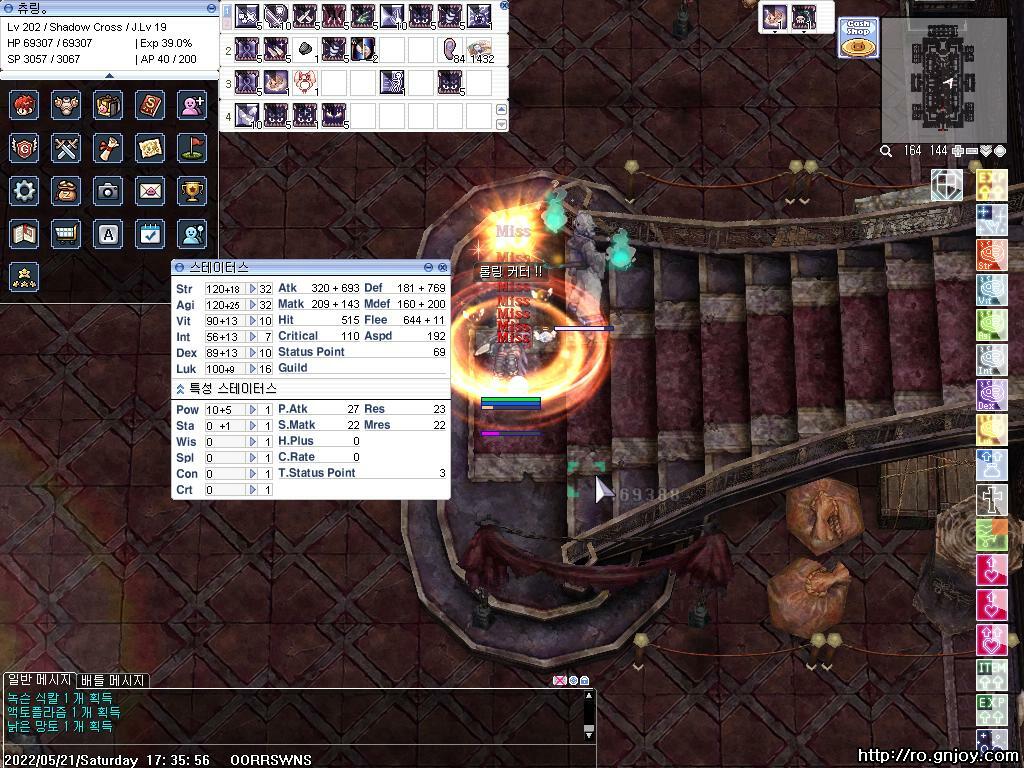Viewport: 1024px width, 768px height.
Task: Open the trophy achievements menu
Action: tap(192, 191)
